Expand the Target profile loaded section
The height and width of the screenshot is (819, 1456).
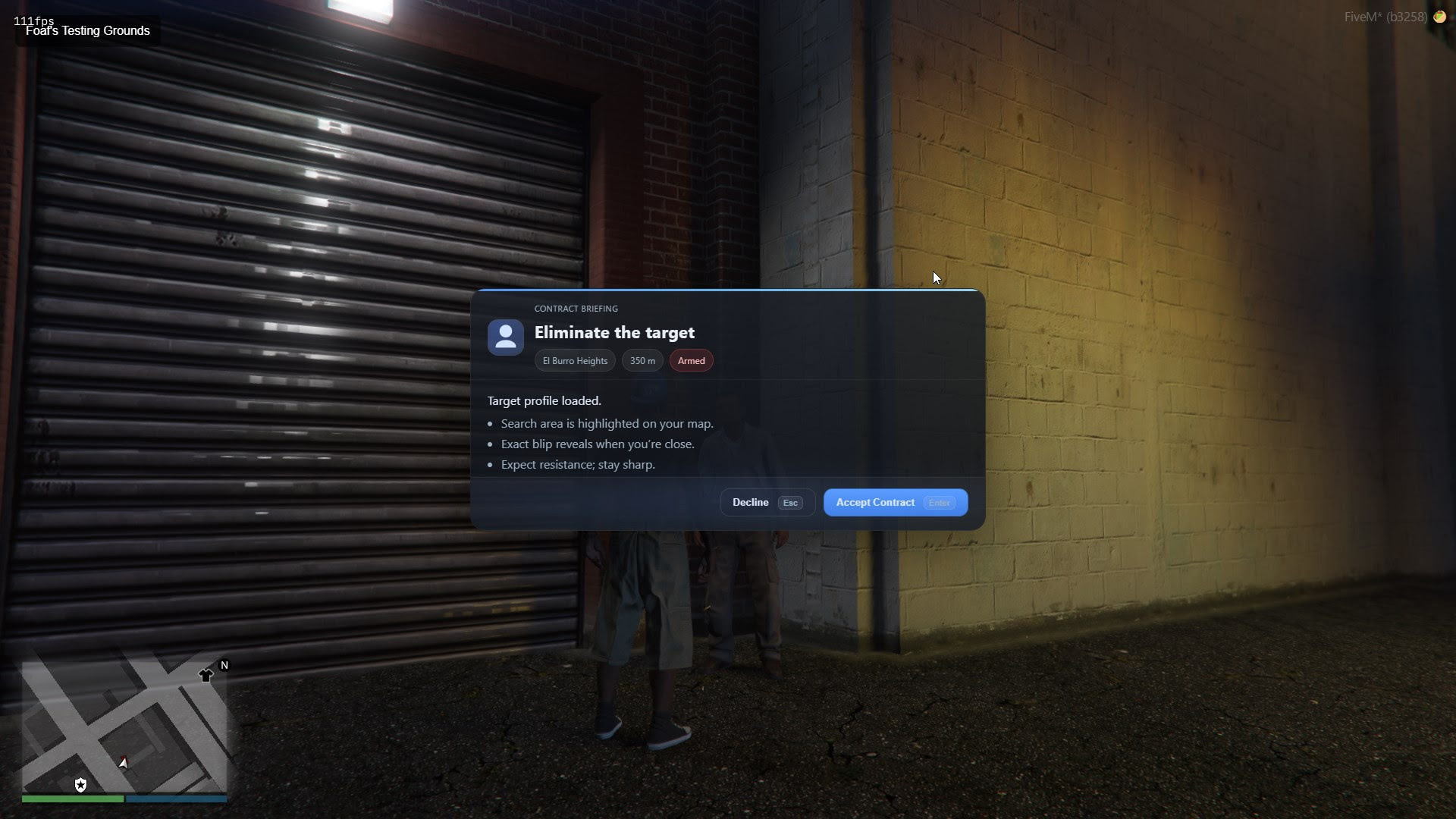click(543, 400)
